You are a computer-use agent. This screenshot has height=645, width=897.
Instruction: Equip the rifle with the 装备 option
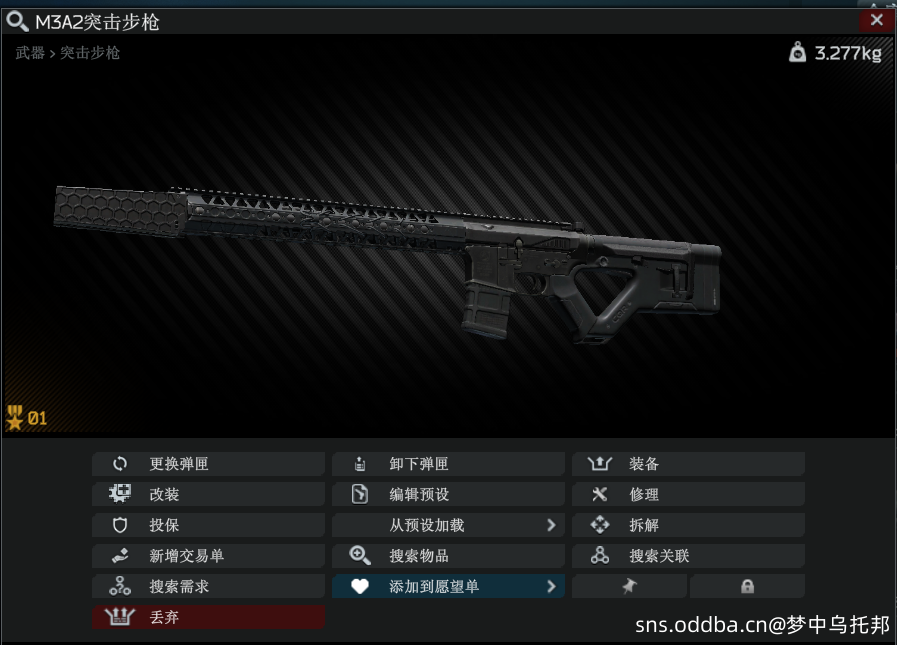tap(688, 464)
